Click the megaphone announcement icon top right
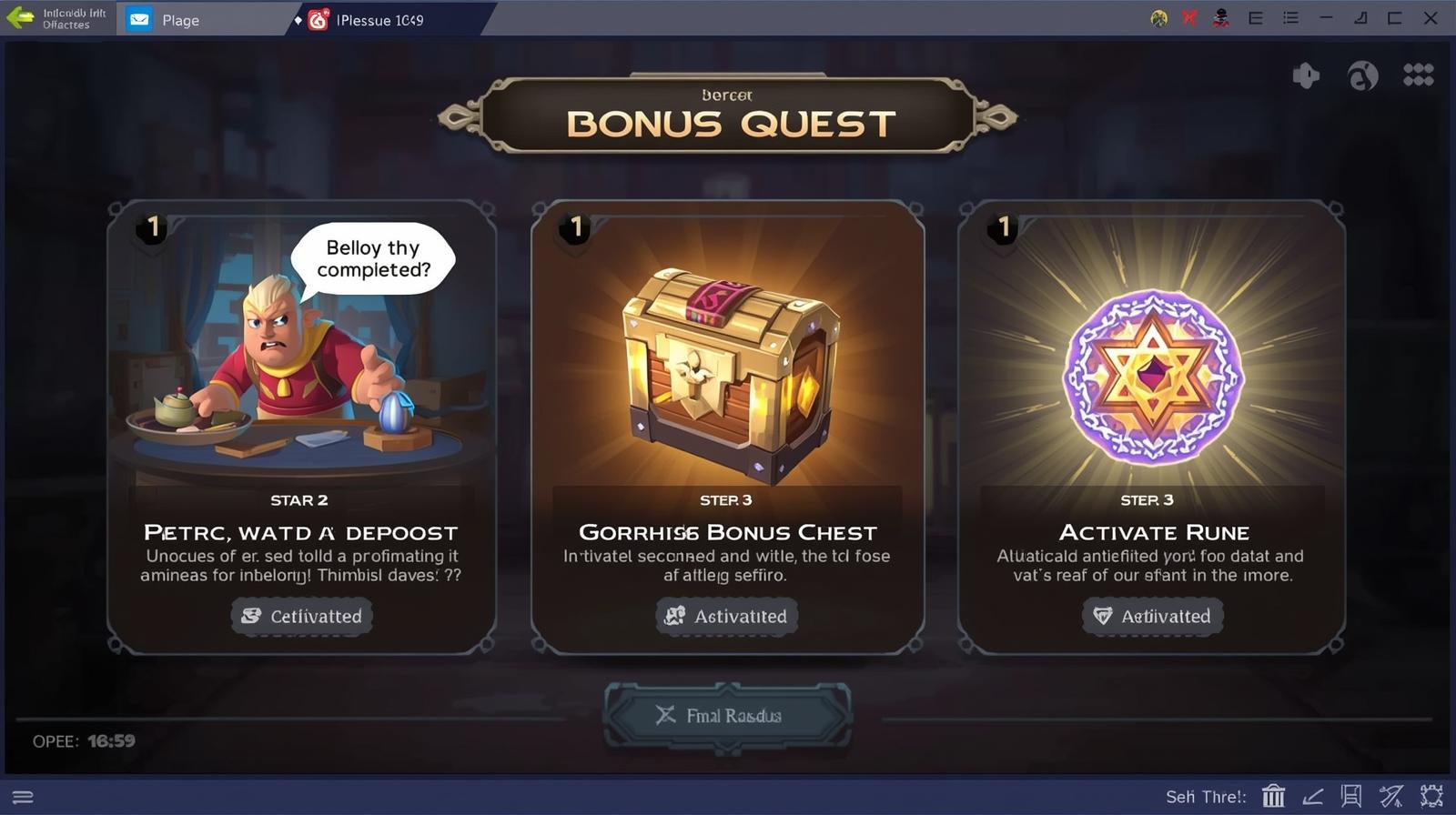The image size is (1456, 815). [1306, 76]
